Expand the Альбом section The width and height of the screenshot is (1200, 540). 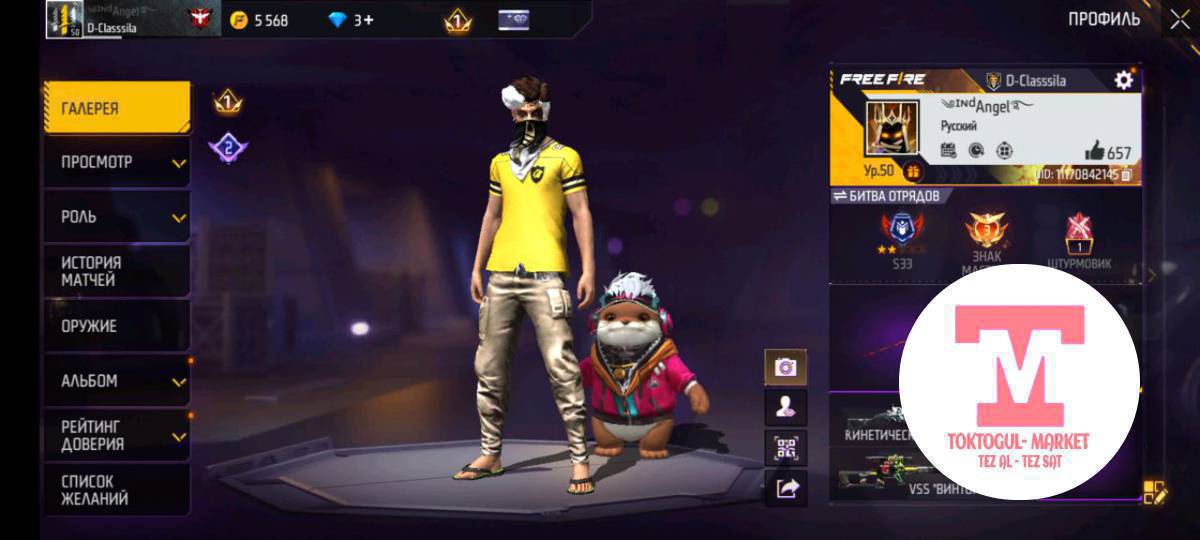pos(116,381)
